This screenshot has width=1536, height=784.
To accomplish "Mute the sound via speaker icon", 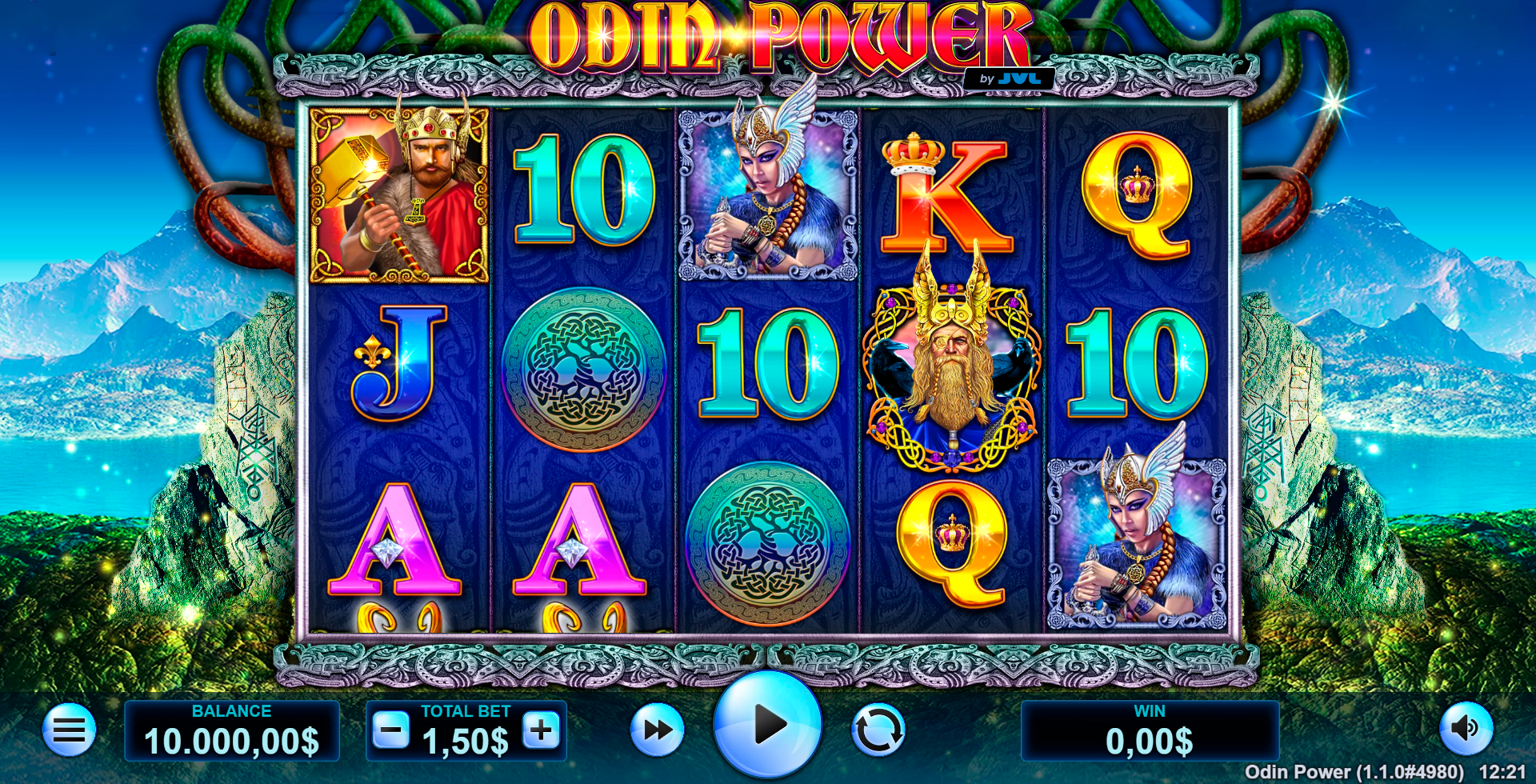I will click(x=1466, y=728).
